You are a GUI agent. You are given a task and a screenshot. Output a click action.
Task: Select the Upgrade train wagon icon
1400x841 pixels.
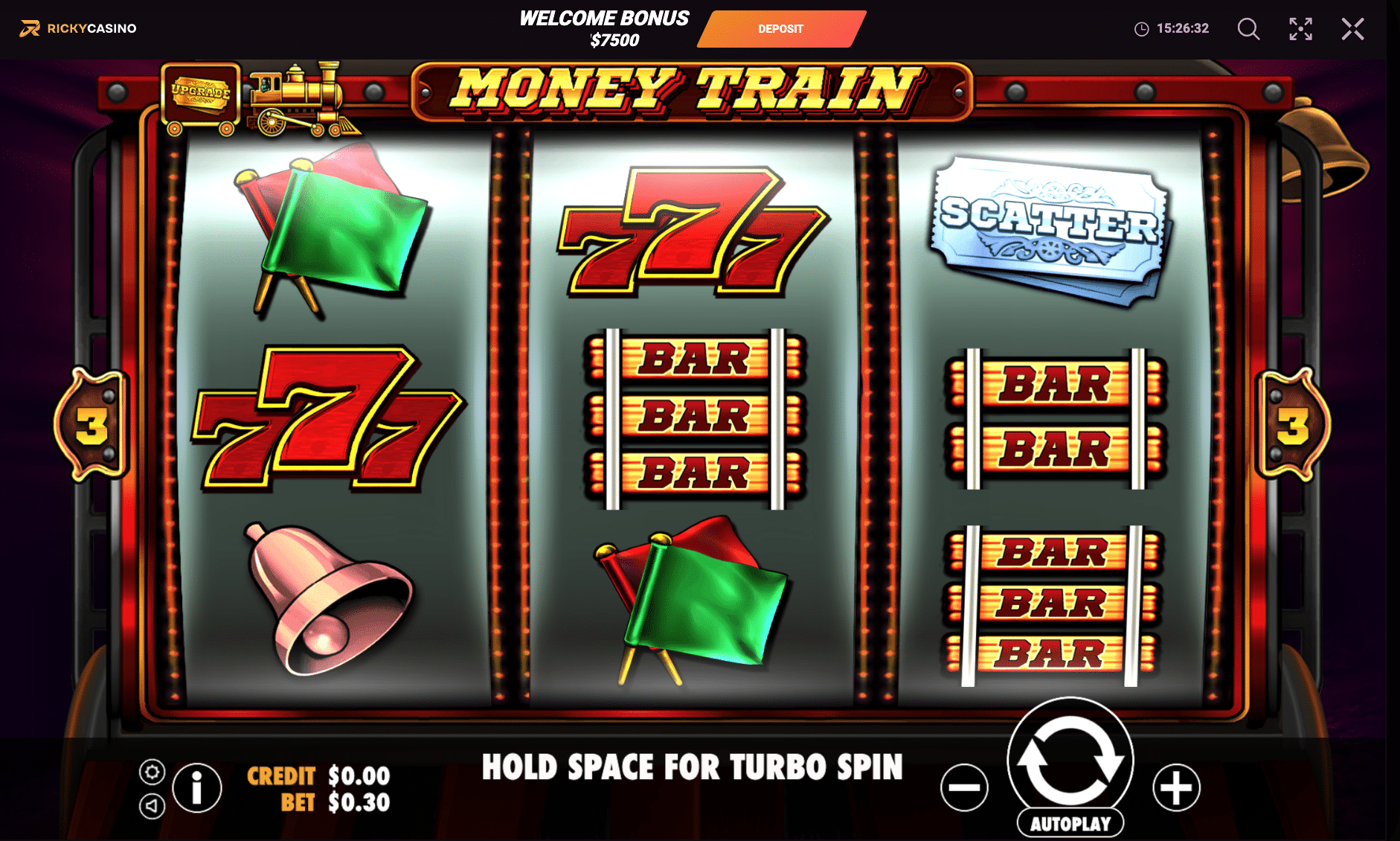pyautogui.click(x=199, y=93)
